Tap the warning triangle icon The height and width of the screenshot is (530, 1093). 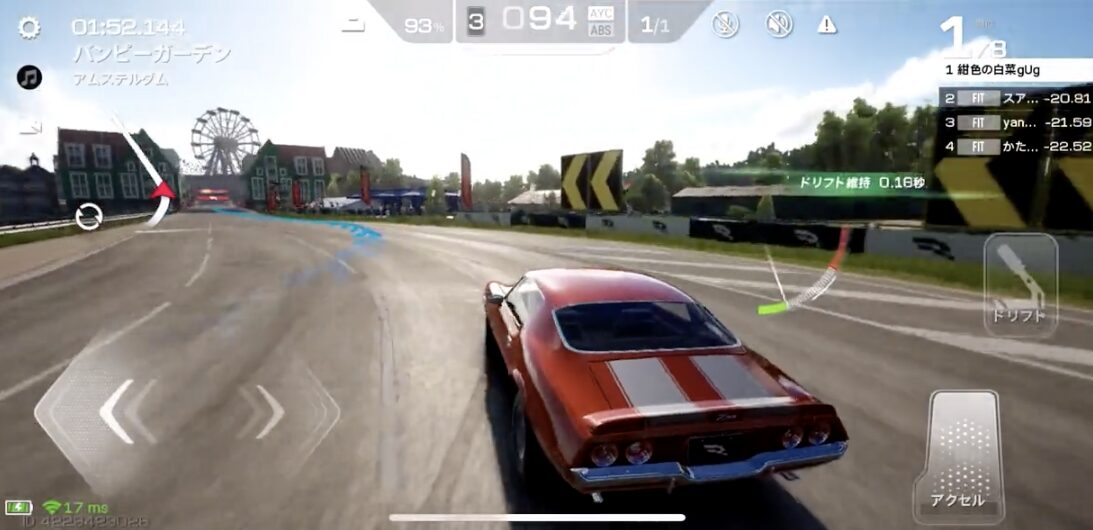[827, 25]
